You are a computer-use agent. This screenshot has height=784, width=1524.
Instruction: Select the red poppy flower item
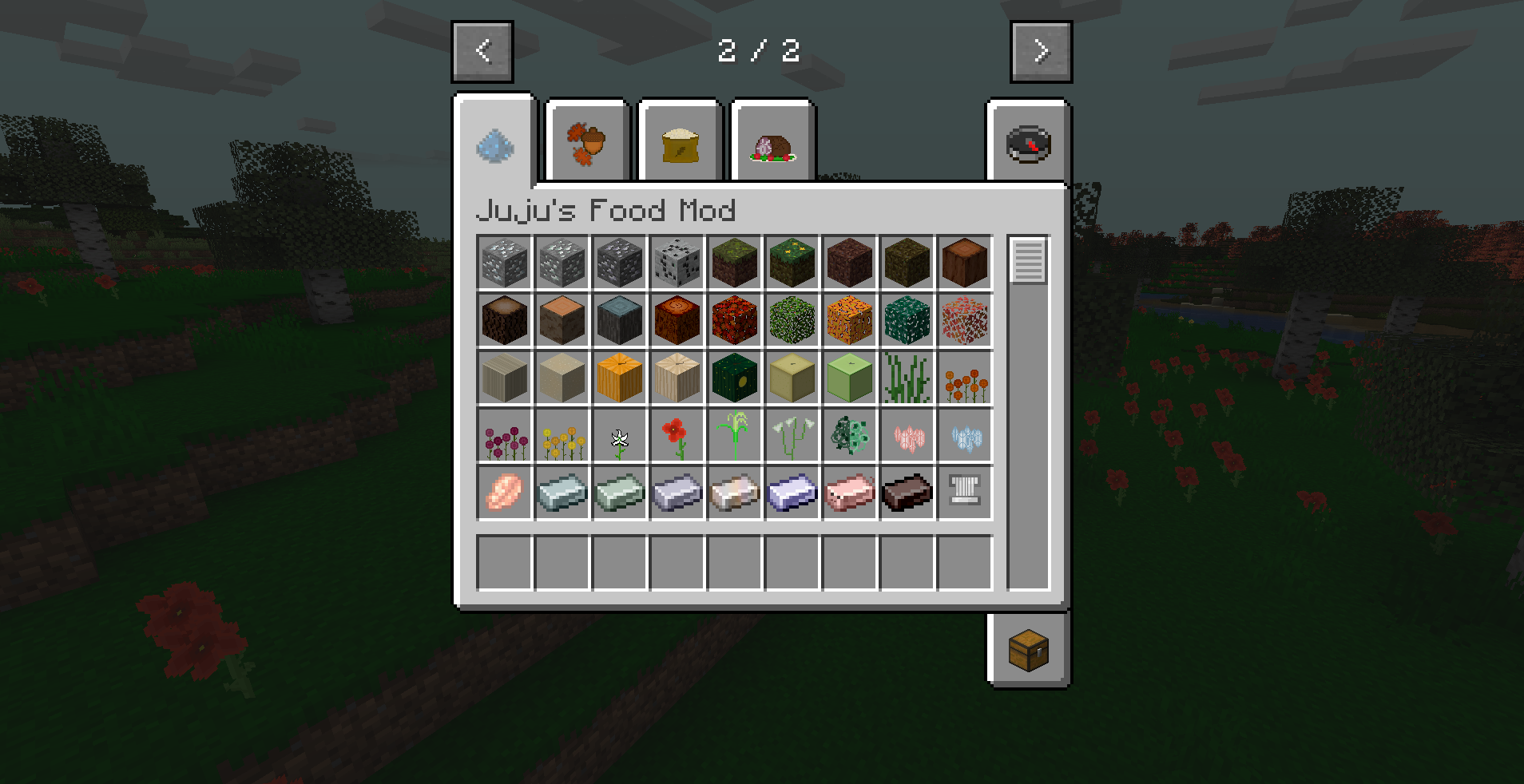[x=677, y=435]
